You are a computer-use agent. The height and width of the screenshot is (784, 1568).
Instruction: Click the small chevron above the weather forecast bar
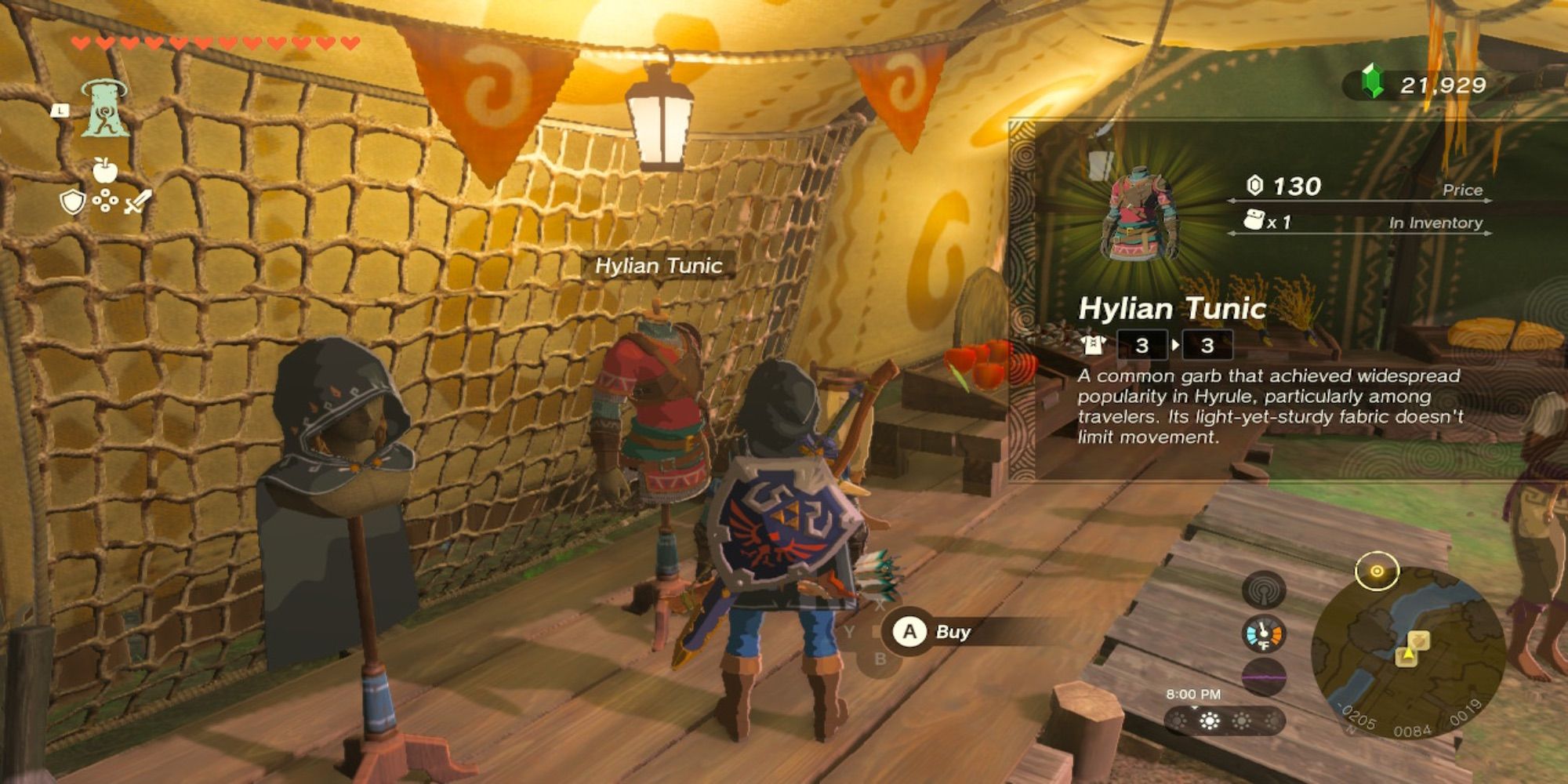[1194, 707]
